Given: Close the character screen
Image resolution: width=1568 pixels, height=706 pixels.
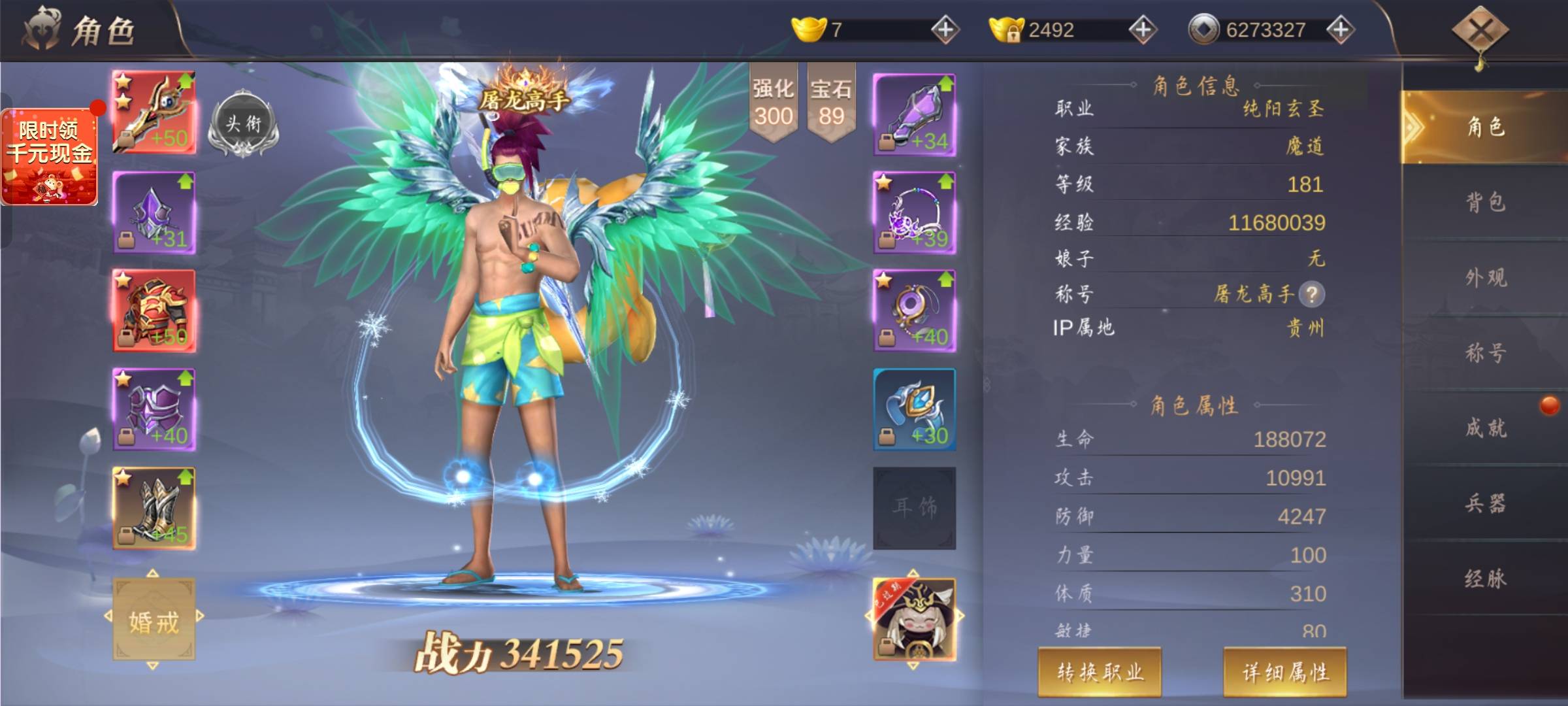Looking at the screenshot, I should 1480,30.
